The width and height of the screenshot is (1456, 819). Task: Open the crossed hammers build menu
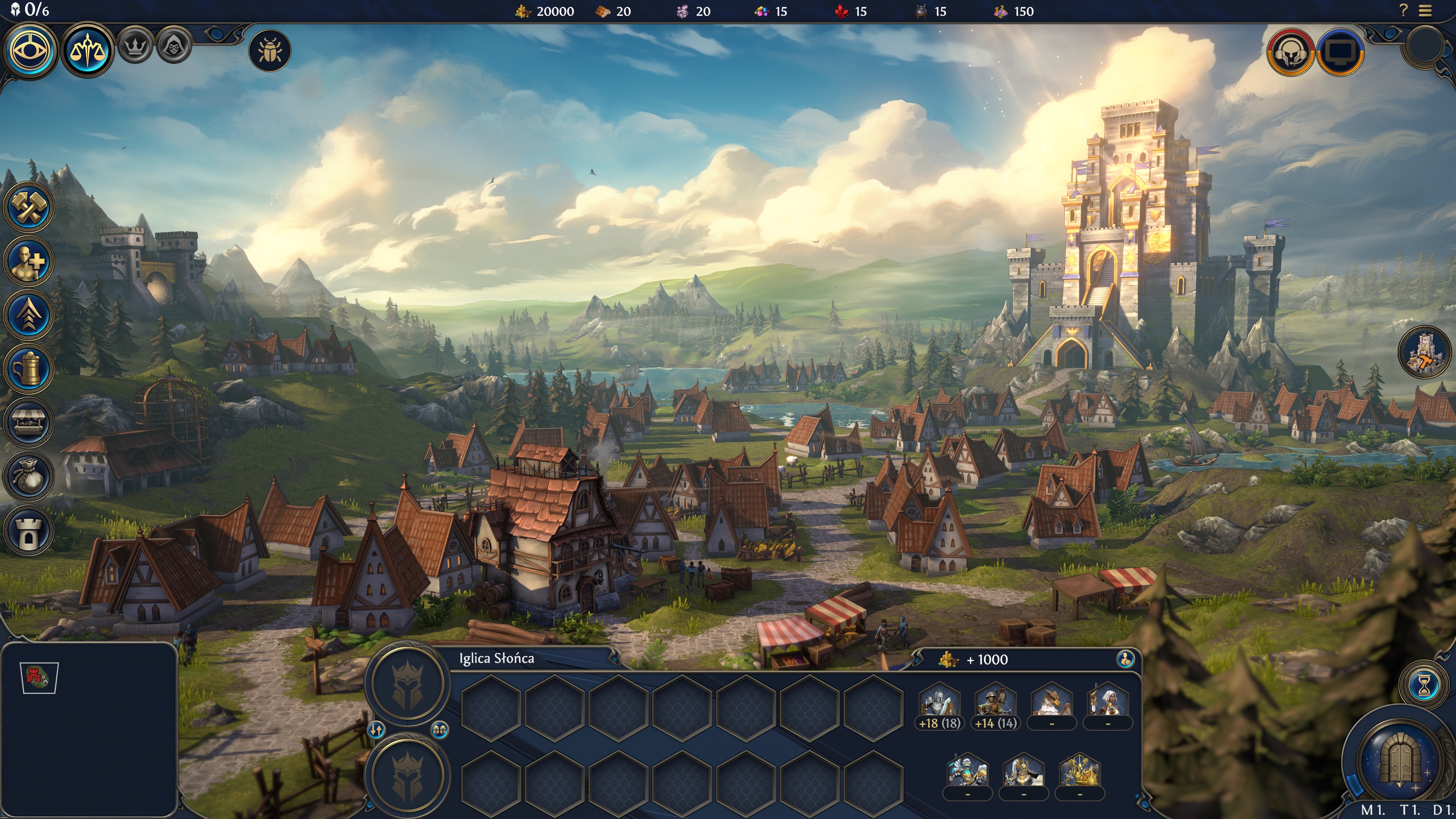28,207
